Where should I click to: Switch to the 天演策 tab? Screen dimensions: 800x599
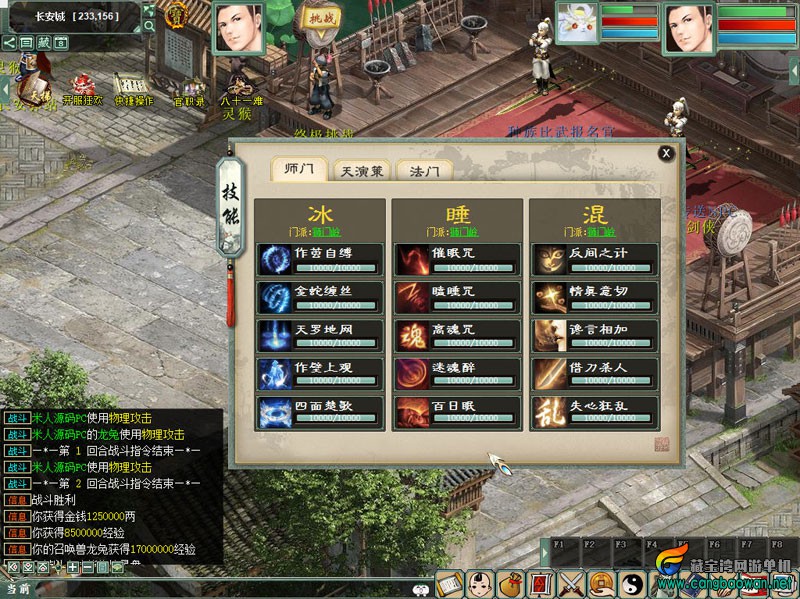(x=360, y=171)
